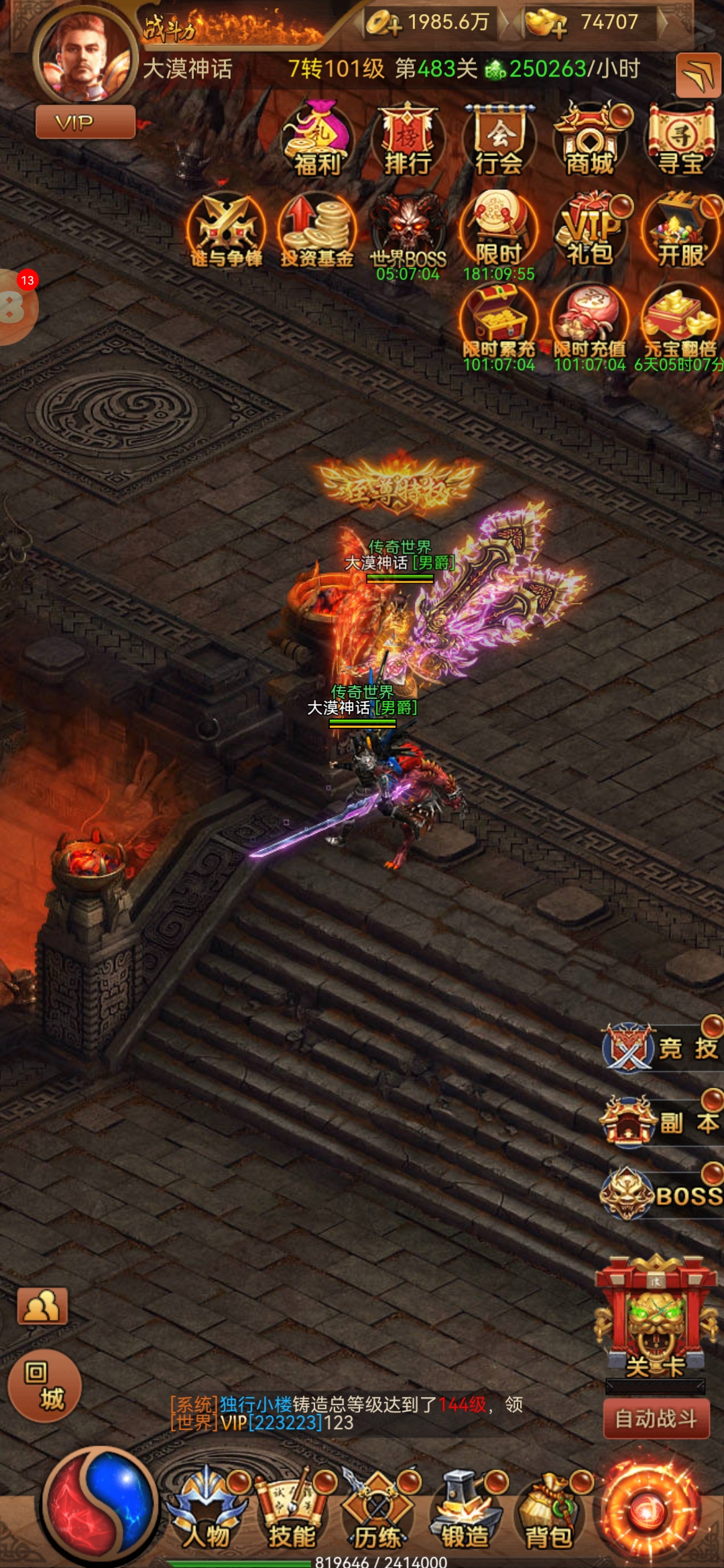Toggle the 自动战斗 auto battle button

point(656,1419)
